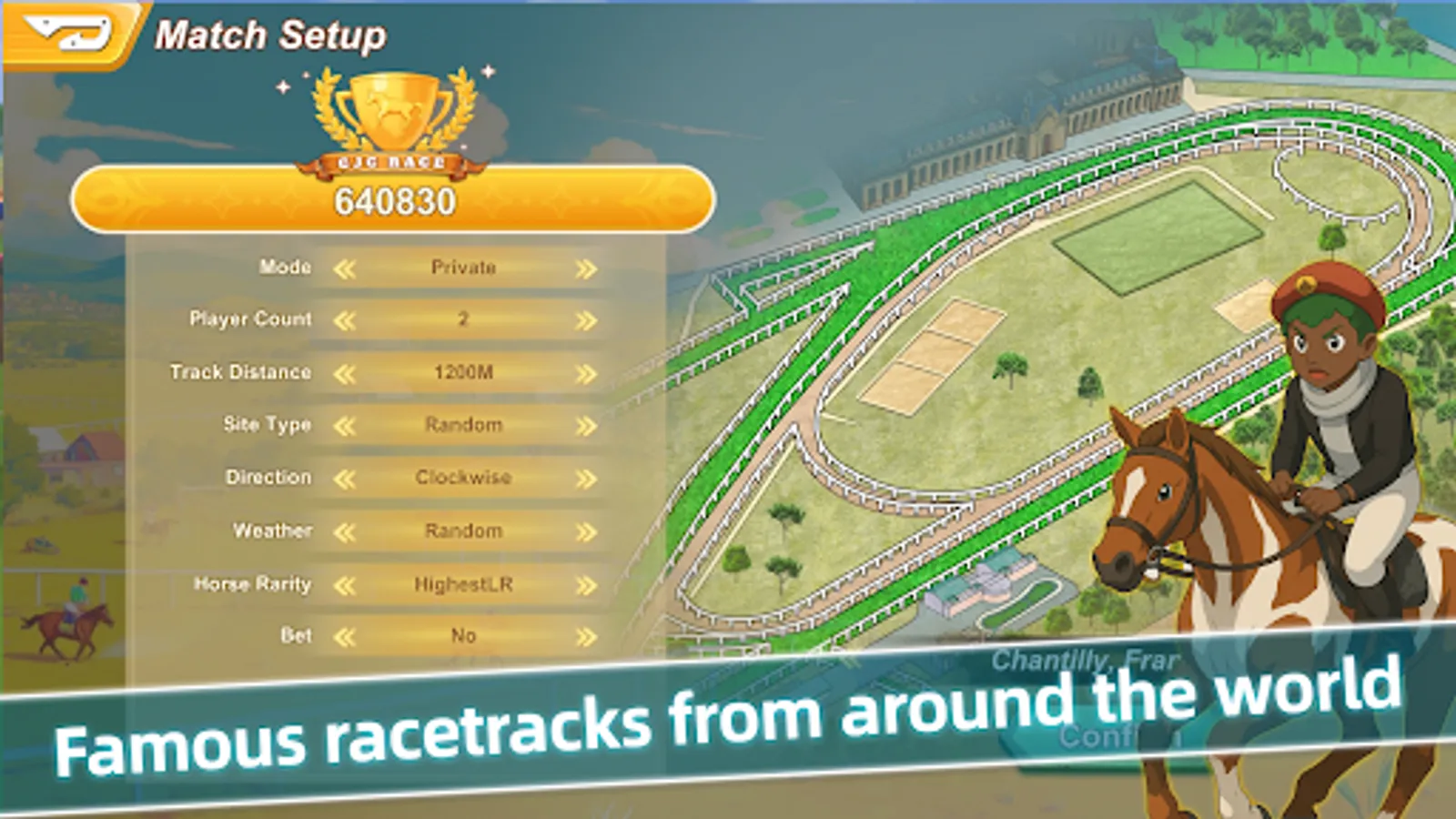Select the match ID 640830 field
Screen dimensions: 1456x819
pos(391,202)
